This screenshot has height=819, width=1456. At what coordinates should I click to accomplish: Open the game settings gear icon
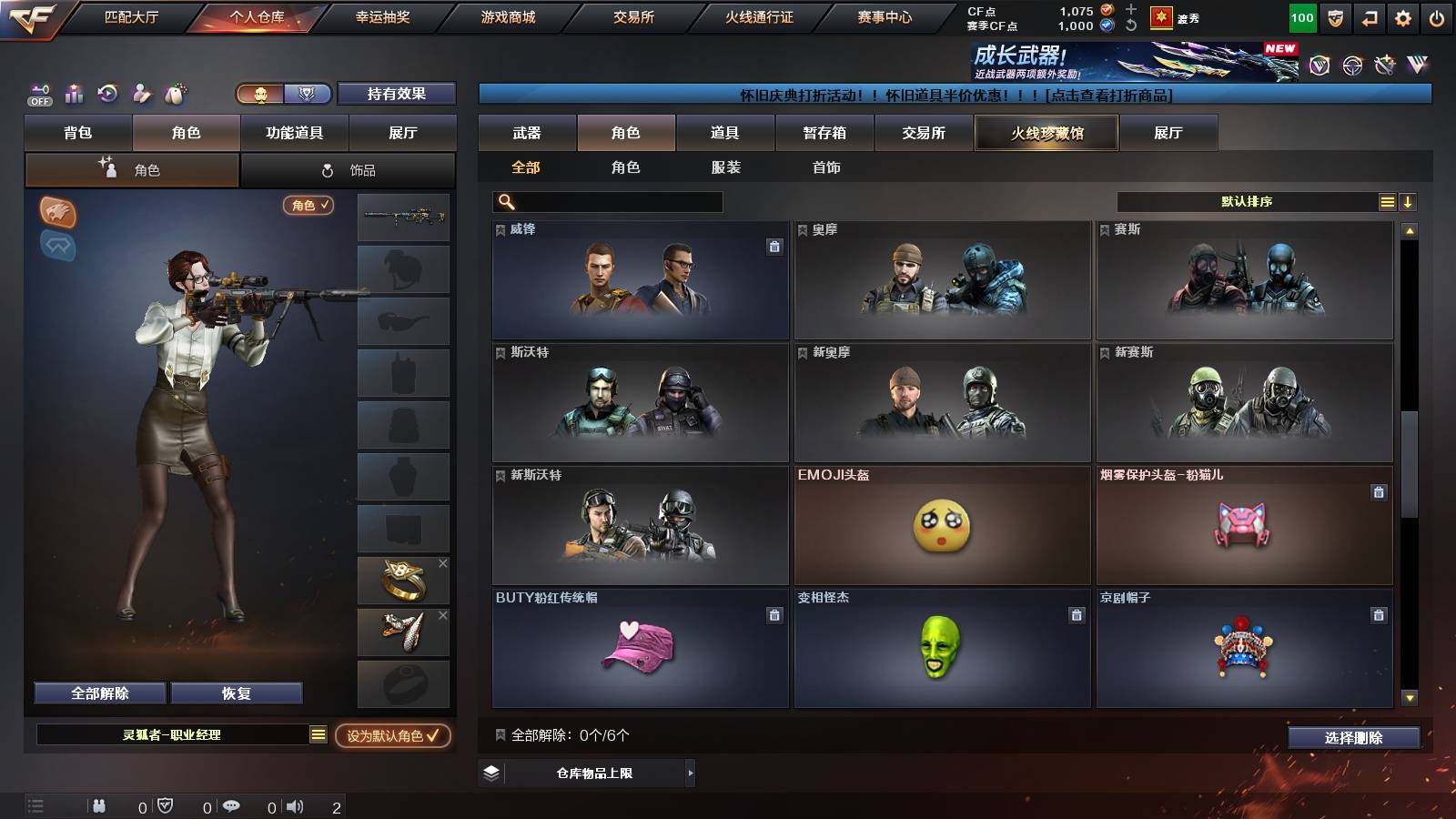tap(1402, 15)
